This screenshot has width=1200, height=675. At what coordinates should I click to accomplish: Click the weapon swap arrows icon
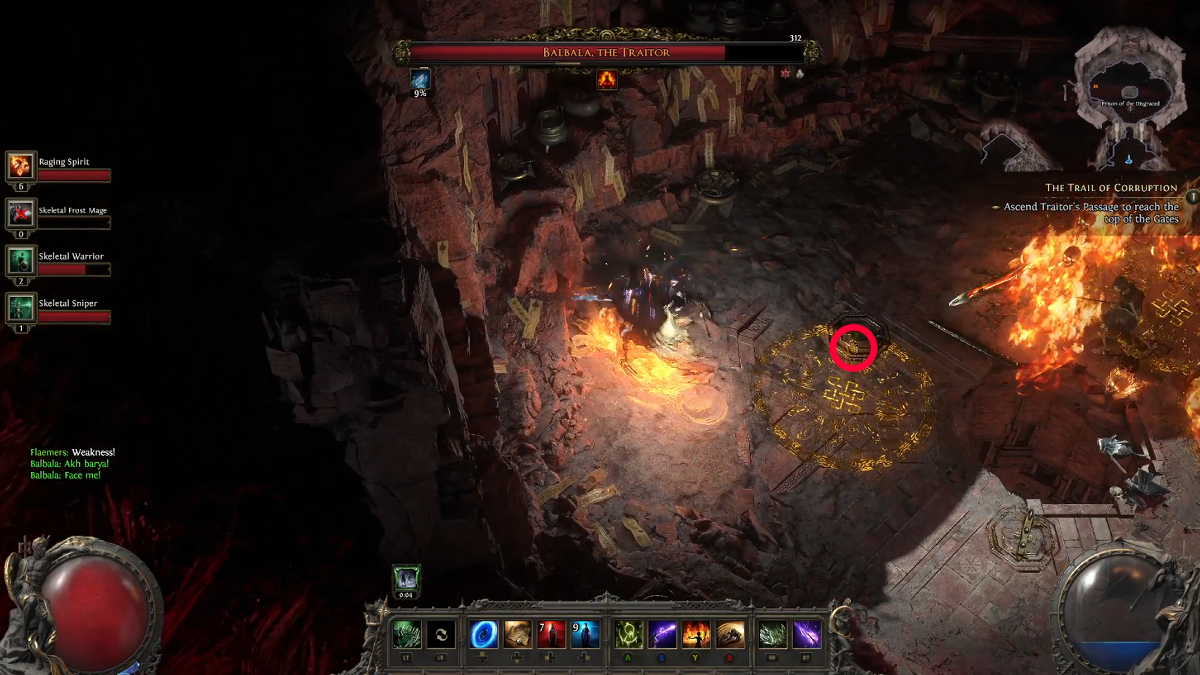(441, 634)
